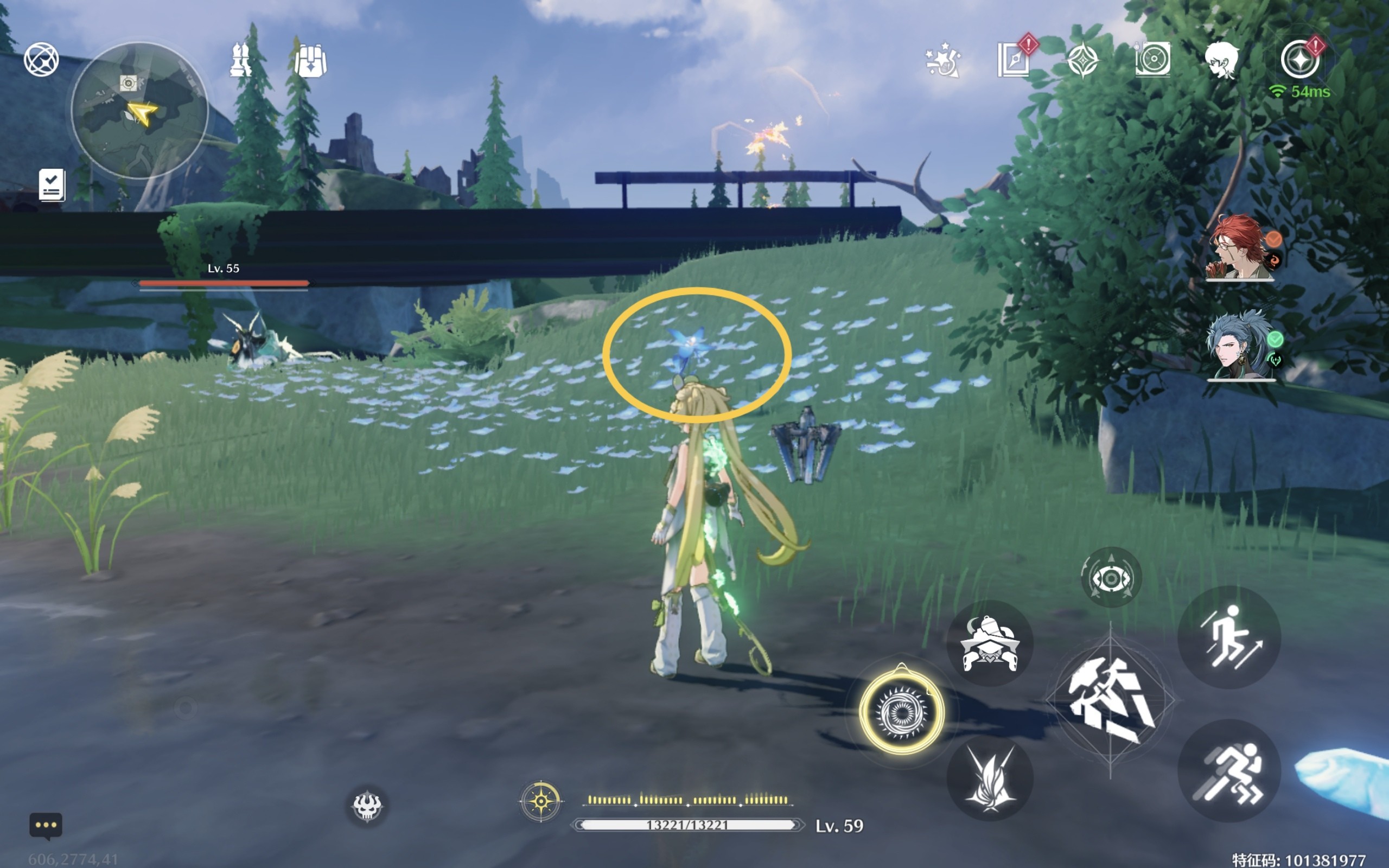
Task: Tap the jump button
Action: [1229, 637]
